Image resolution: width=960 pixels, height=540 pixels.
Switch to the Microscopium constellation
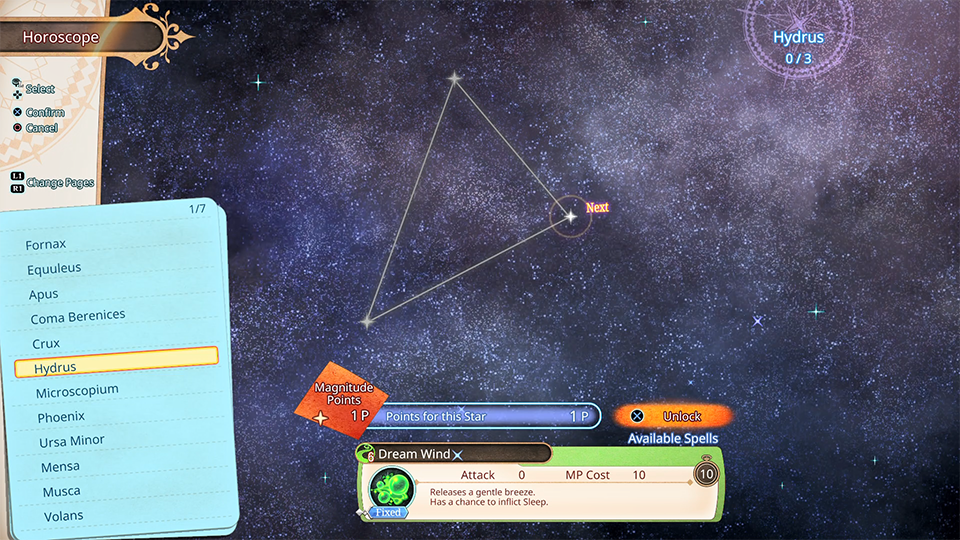77,391
